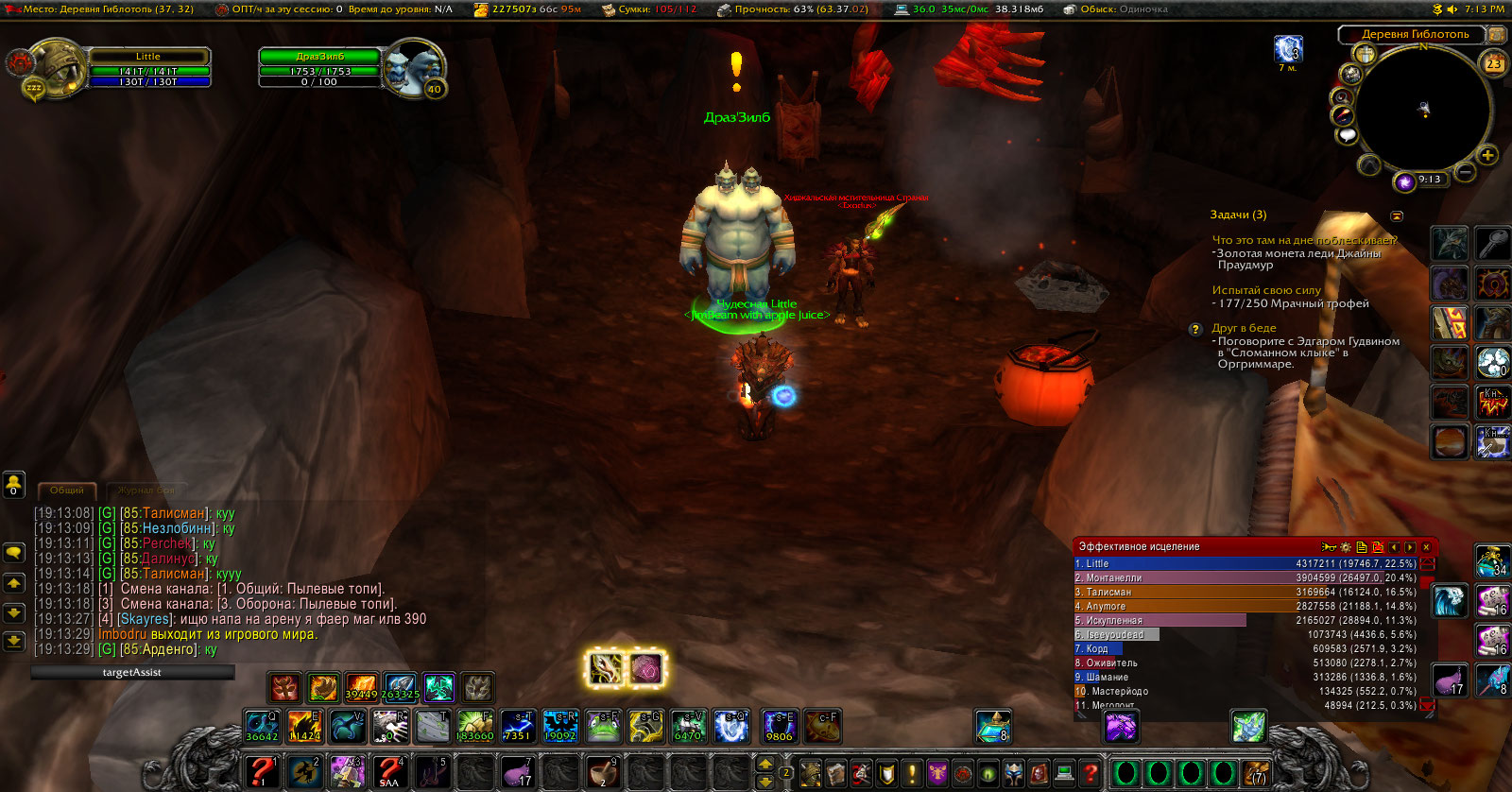Select the quest "Испытай свою силу"

pos(1266,290)
